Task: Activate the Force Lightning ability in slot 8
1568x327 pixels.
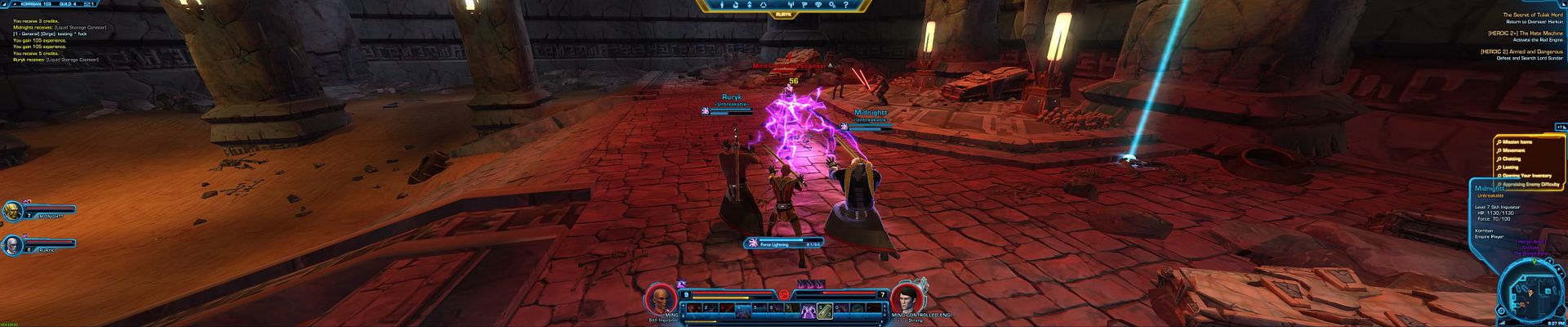Action: 808,310
